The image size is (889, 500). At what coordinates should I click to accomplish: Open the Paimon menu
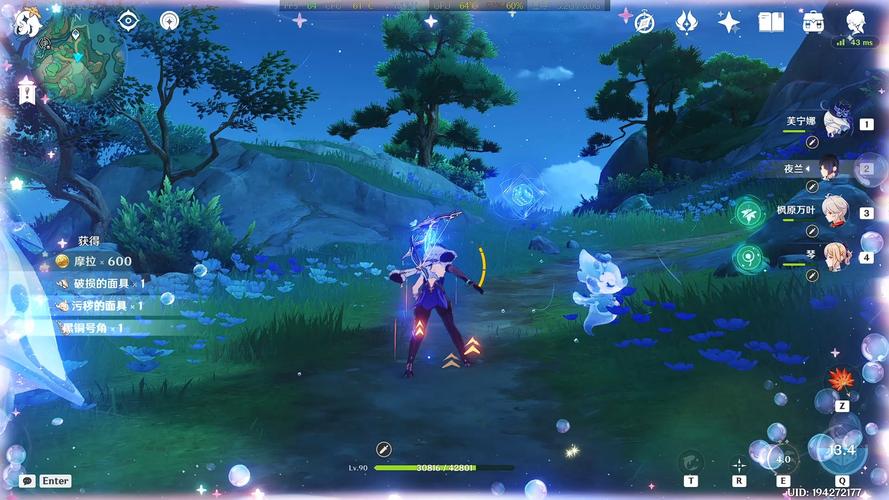pyautogui.click(x=28, y=22)
